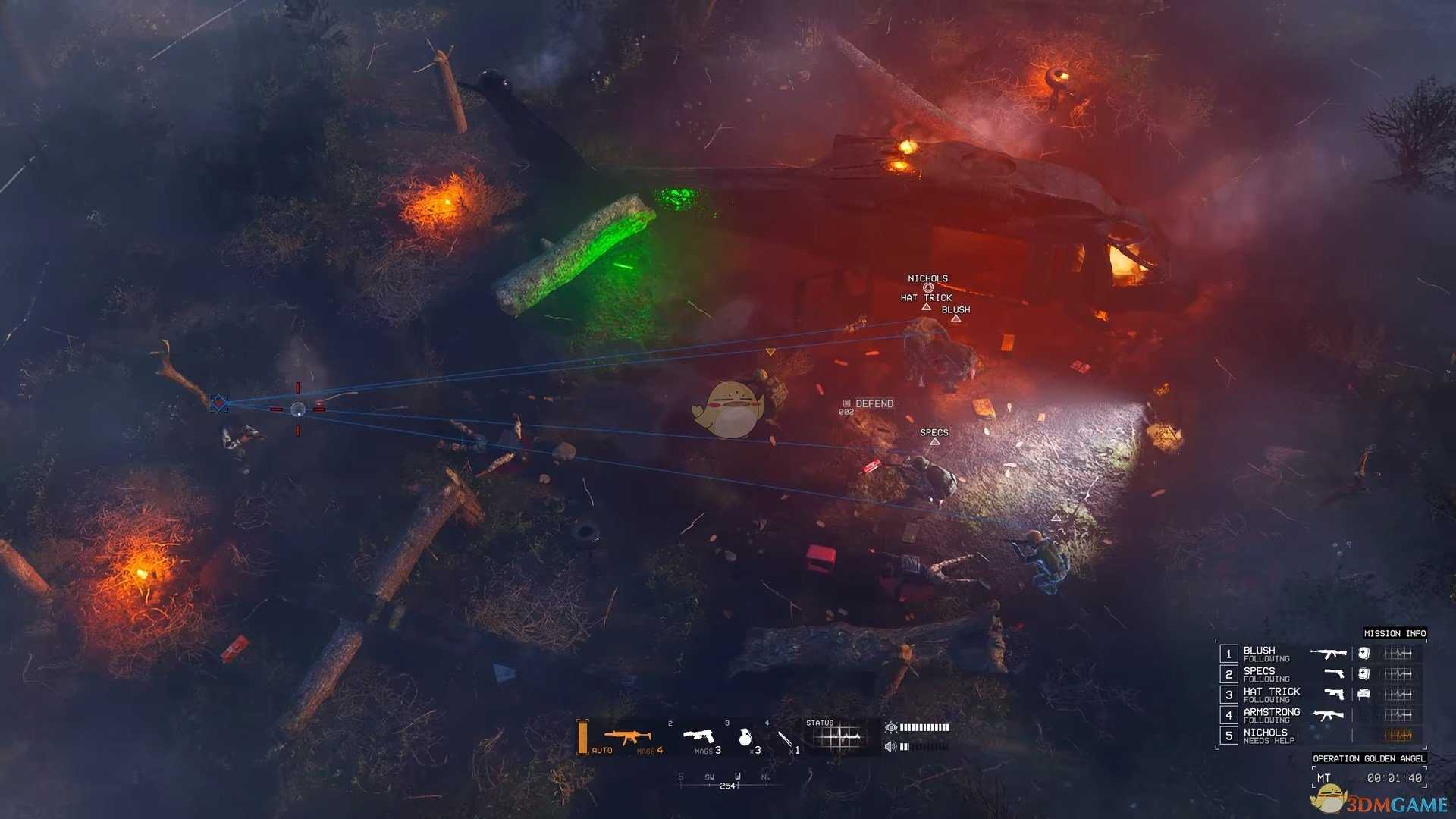
Task: Choose the combat knife slot
Action: [786, 739]
